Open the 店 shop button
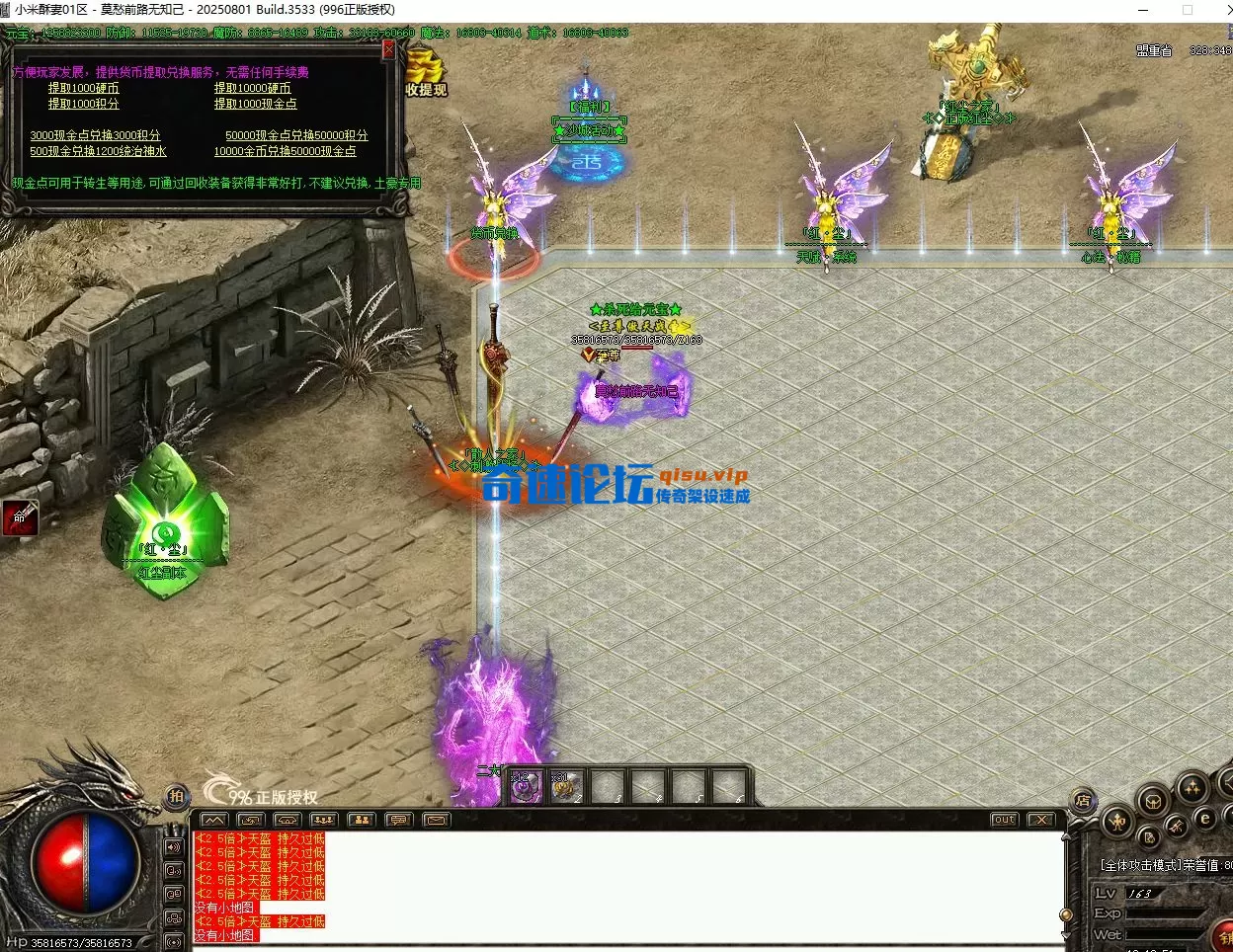The width and height of the screenshot is (1233, 952). 1083,801
